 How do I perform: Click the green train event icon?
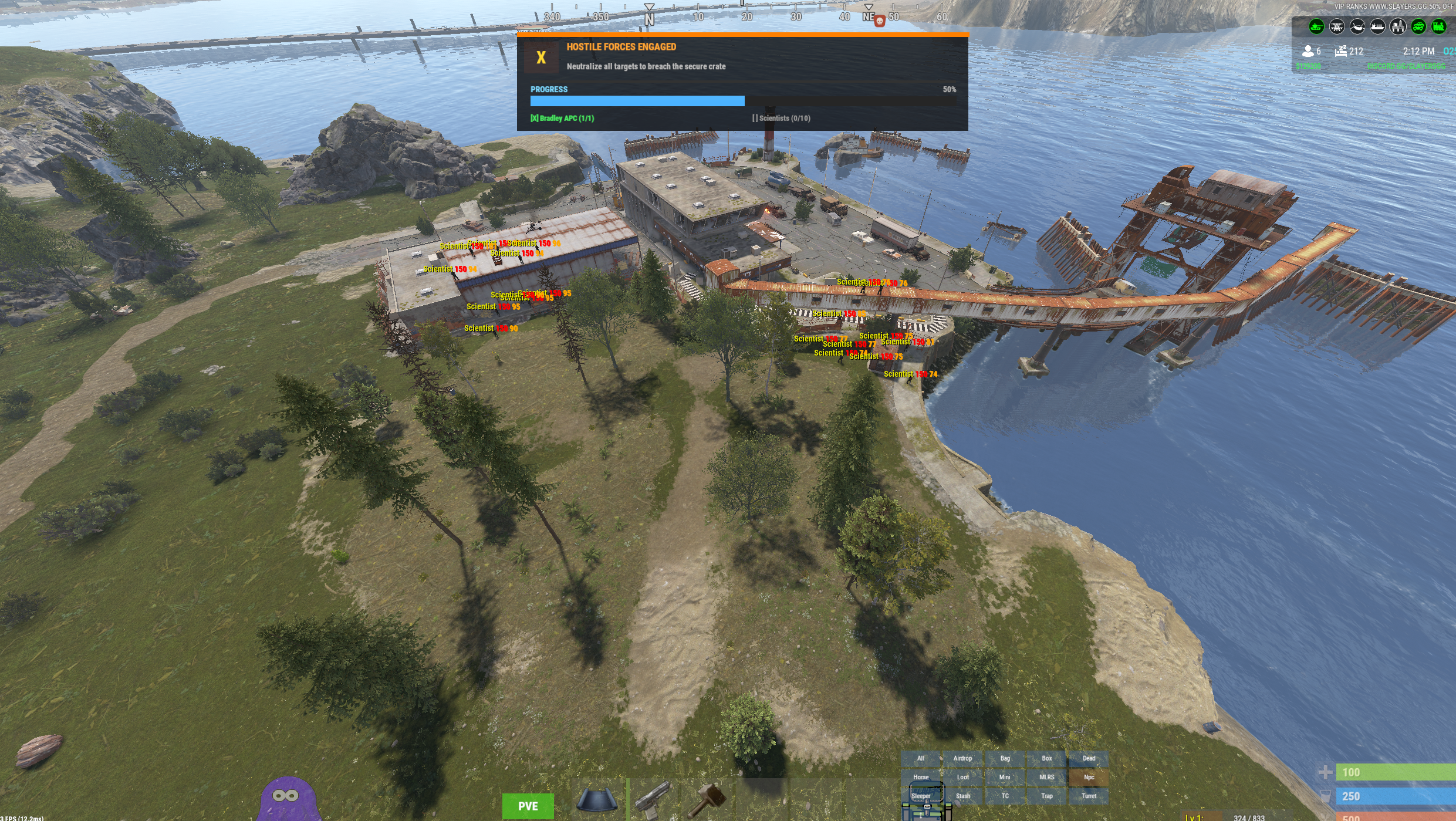point(1438,26)
